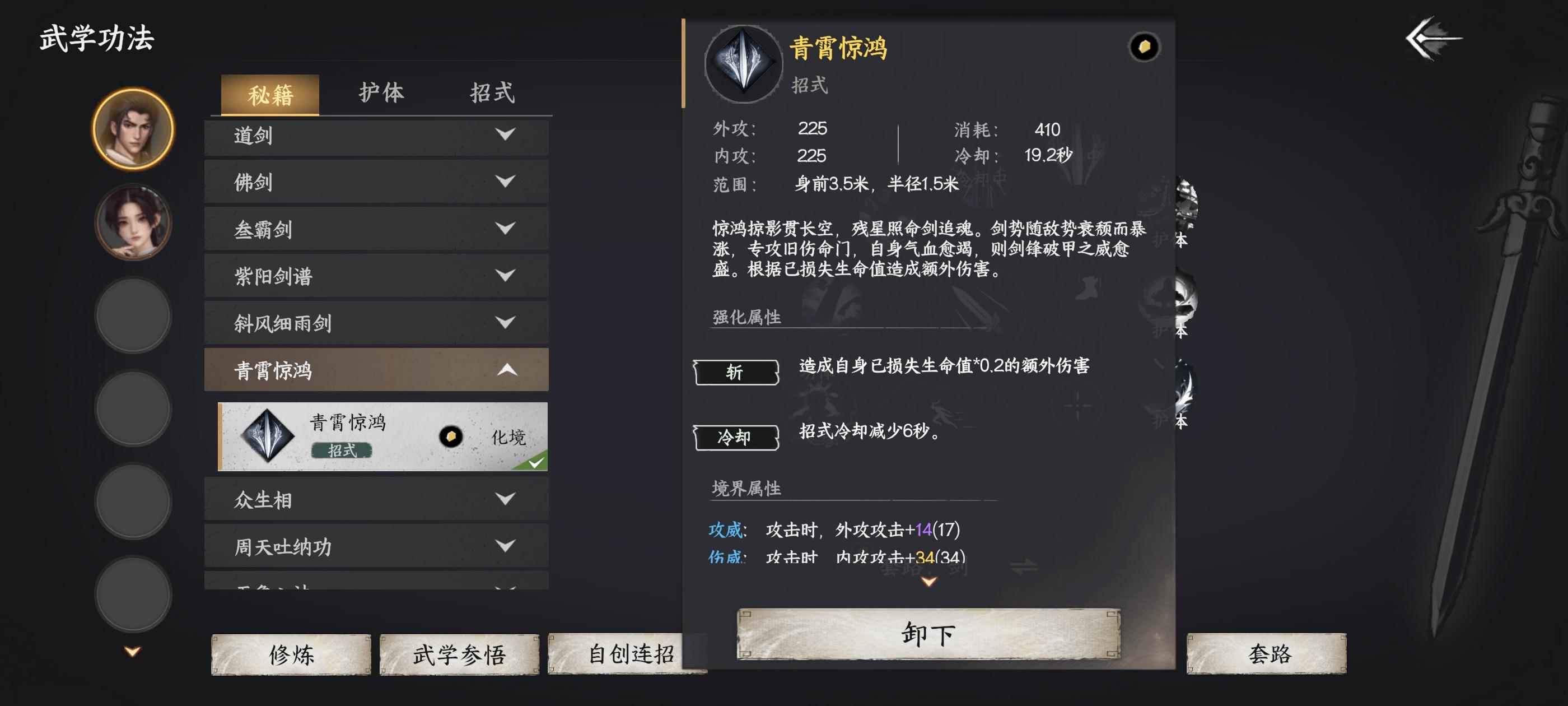Select the male character portrait
Screen dimensions: 1568x706
pos(133,133)
